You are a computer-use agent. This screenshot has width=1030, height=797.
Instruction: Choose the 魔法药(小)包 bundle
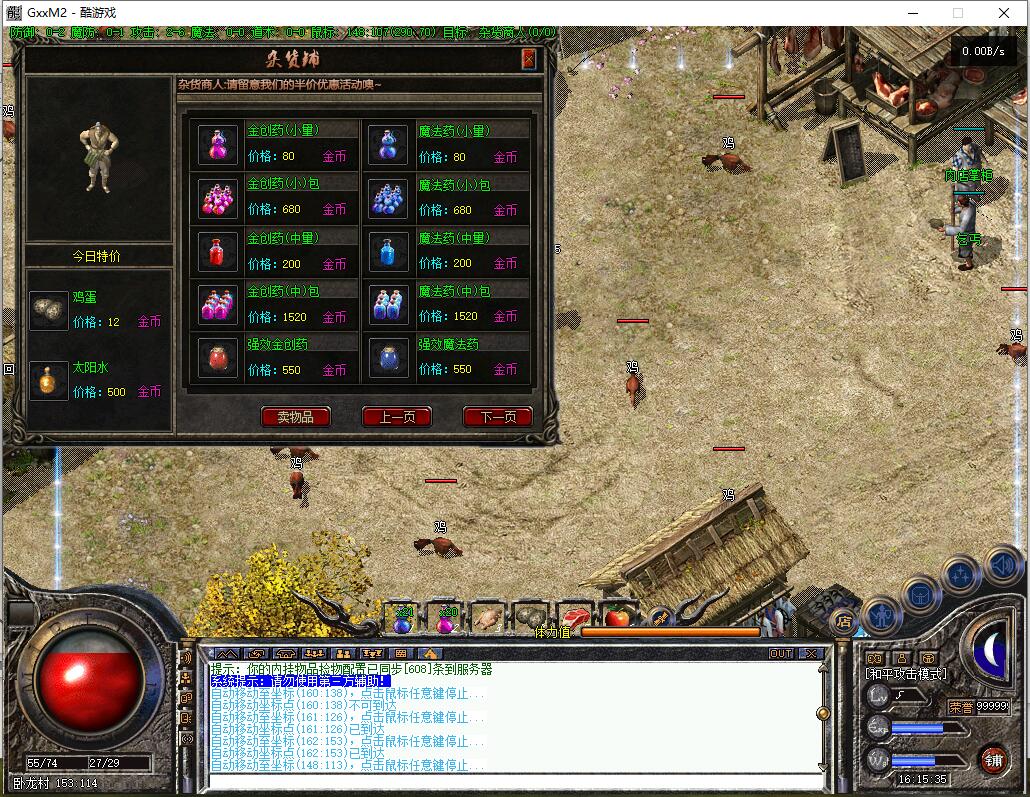(388, 197)
